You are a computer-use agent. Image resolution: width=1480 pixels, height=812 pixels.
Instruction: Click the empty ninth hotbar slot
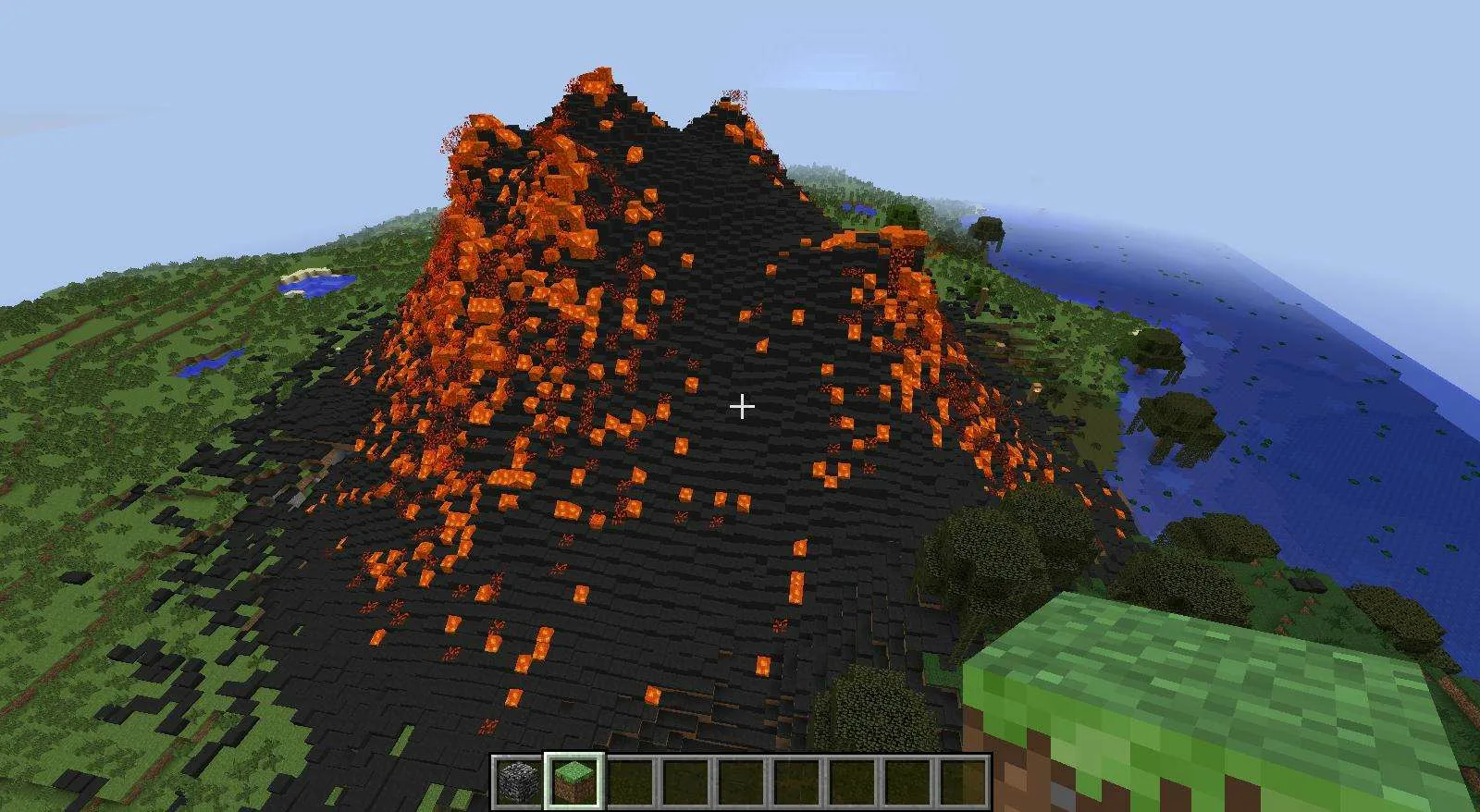[x=962, y=781]
